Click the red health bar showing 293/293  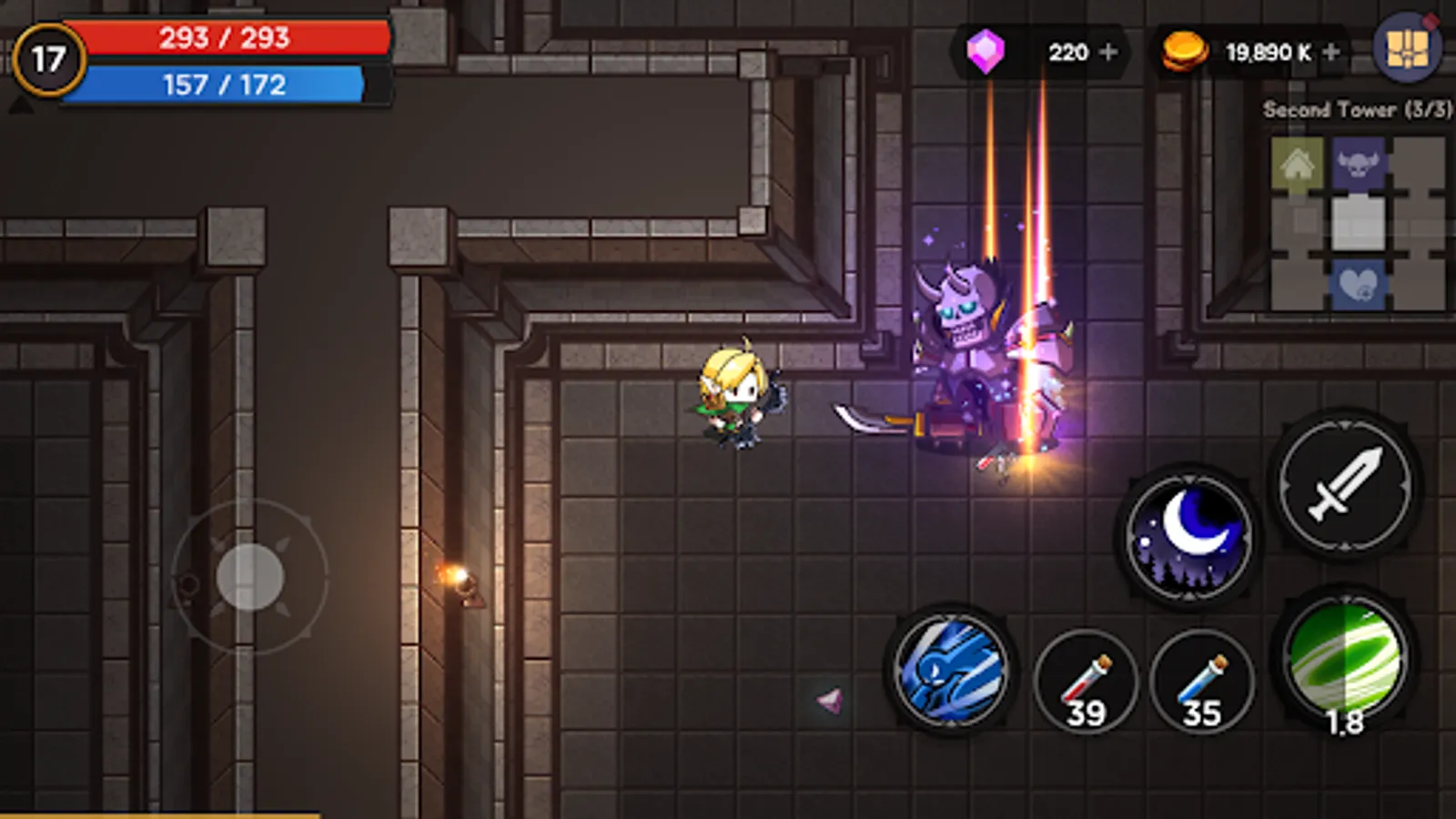223,38
